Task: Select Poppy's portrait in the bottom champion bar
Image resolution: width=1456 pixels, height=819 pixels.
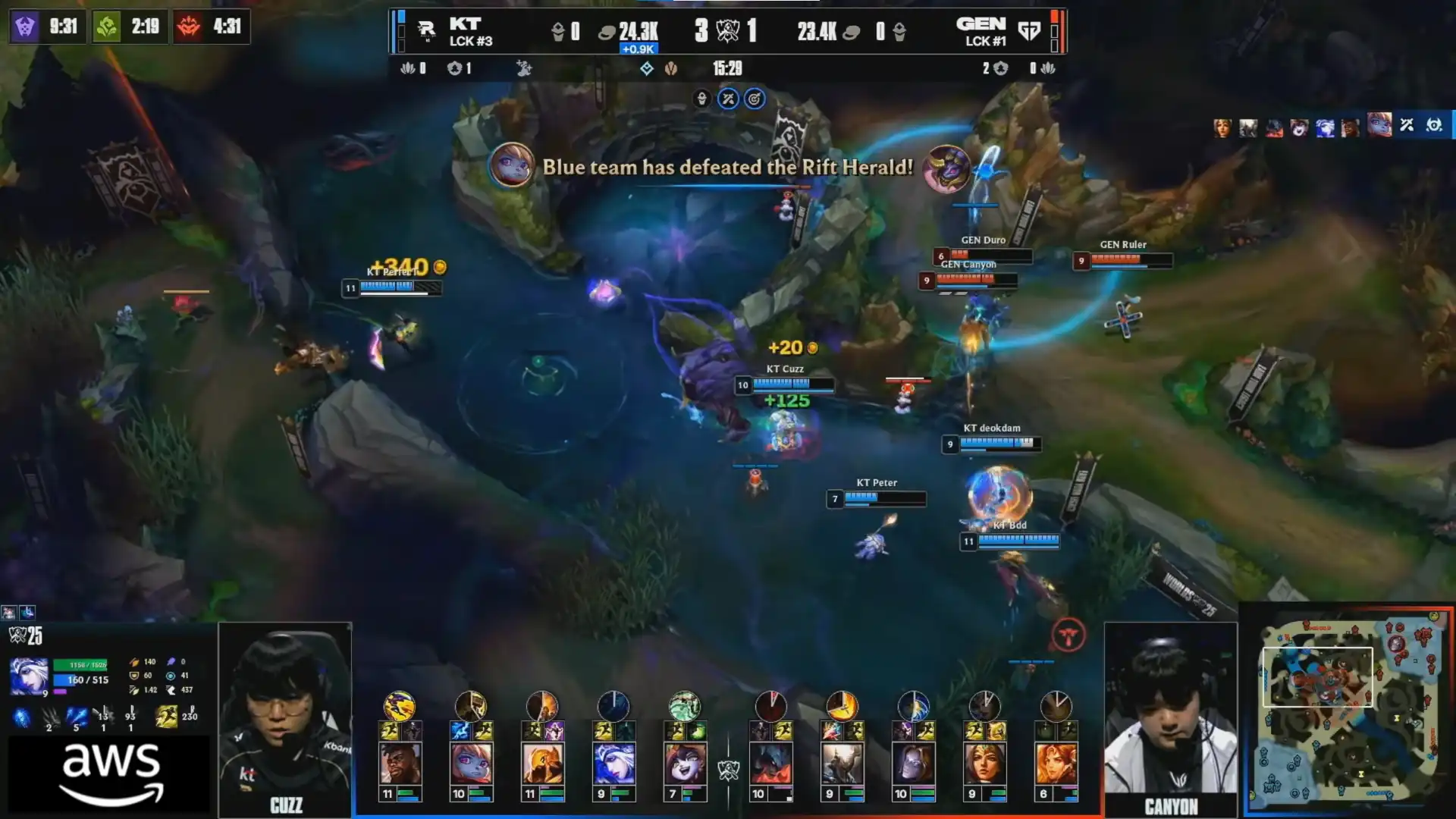Action: pyautogui.click(x=471, y=763)
